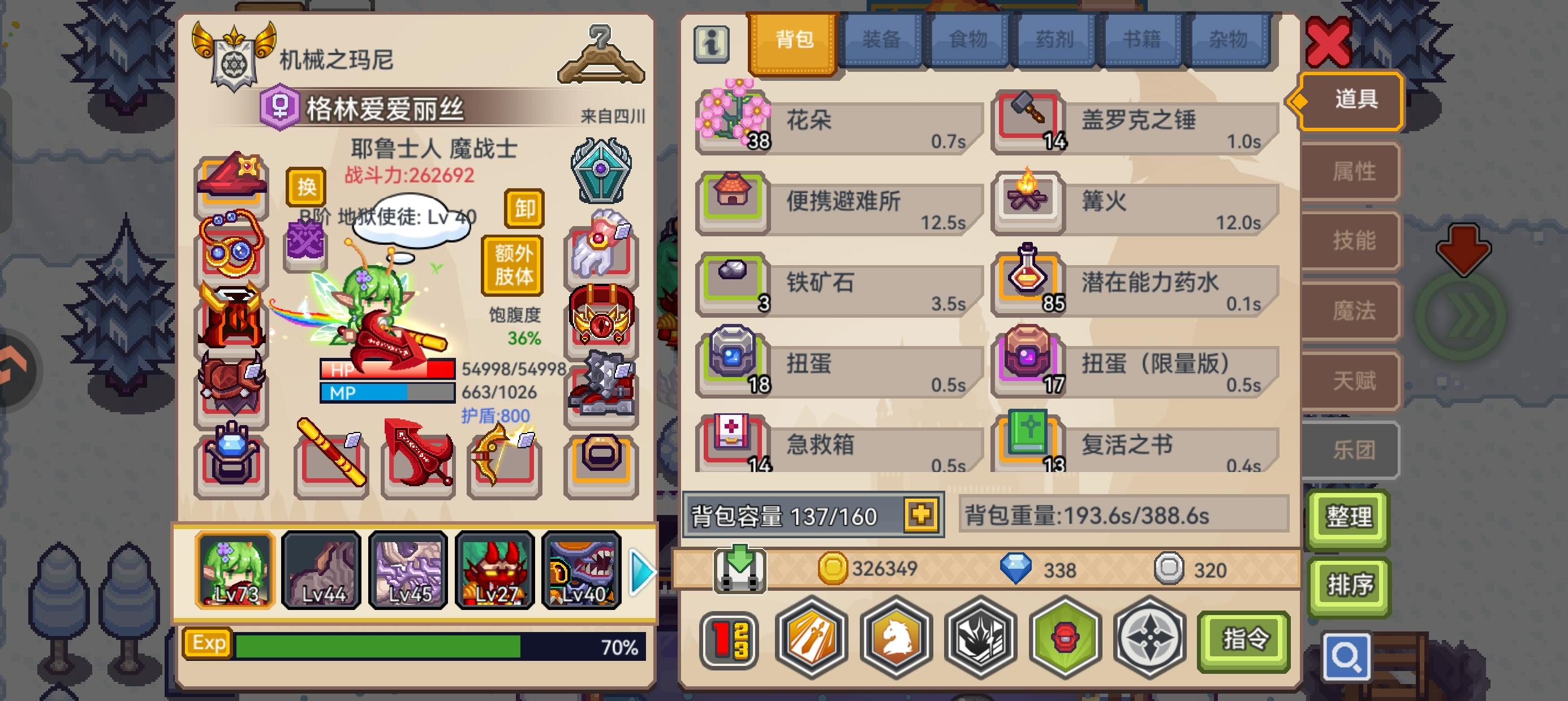Click the blue arrow to see more party members
Viewport: 1568px width, 701px height.
coord(640,572)
